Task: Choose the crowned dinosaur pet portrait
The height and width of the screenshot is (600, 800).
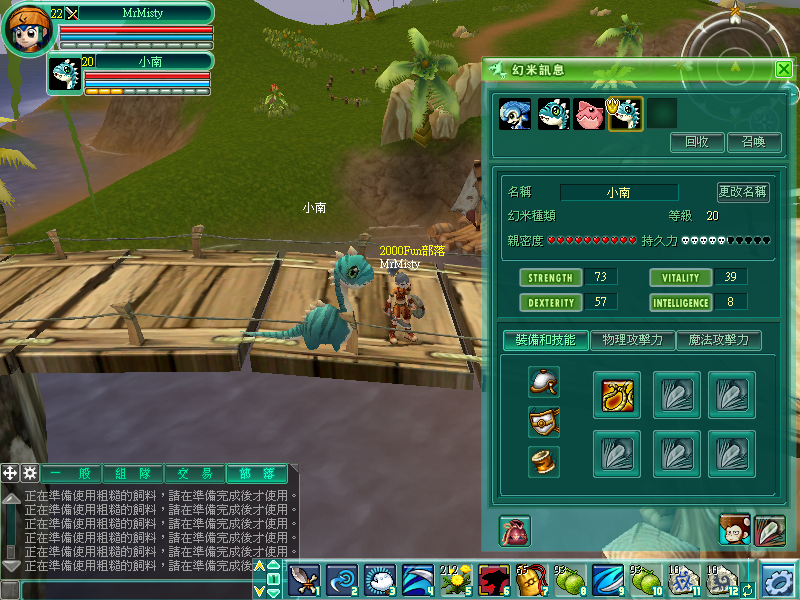Action: (x=625, y=113)
